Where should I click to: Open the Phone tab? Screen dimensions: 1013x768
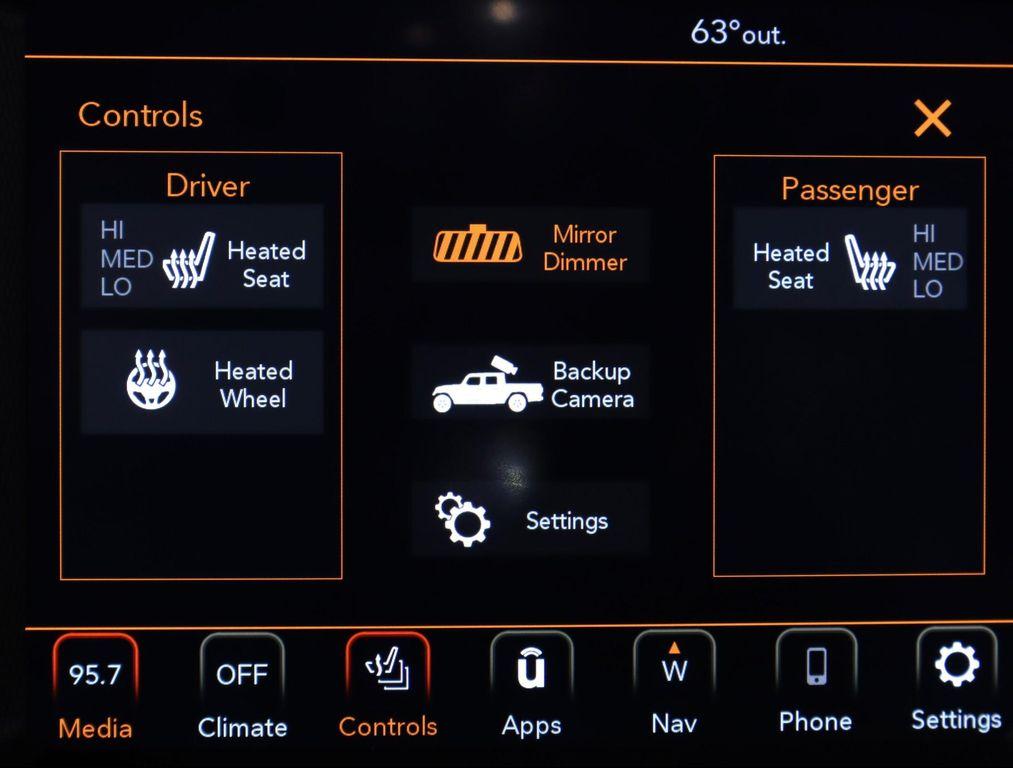point(816,686)
